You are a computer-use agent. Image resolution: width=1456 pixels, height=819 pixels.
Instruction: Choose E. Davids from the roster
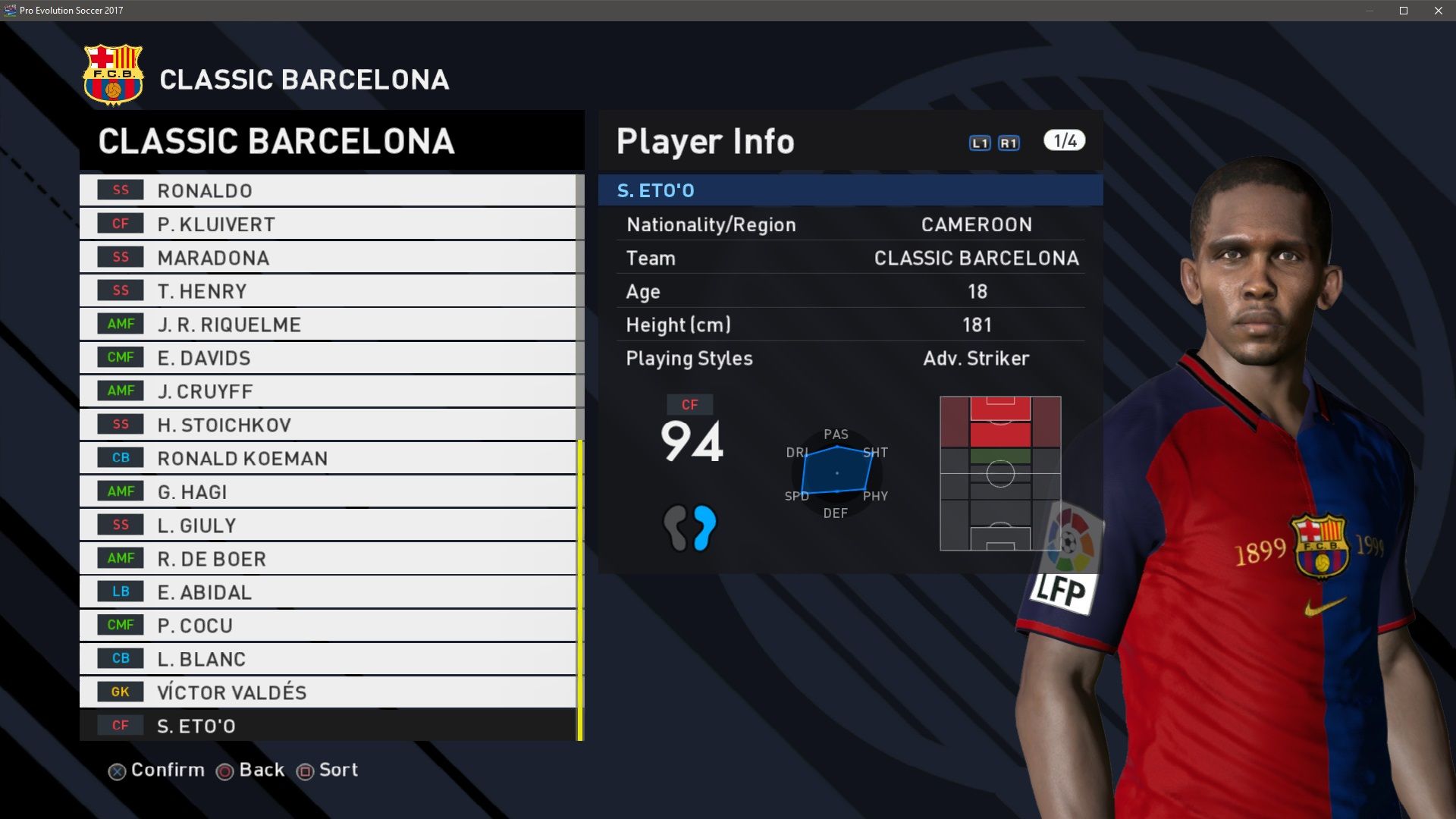326,358
